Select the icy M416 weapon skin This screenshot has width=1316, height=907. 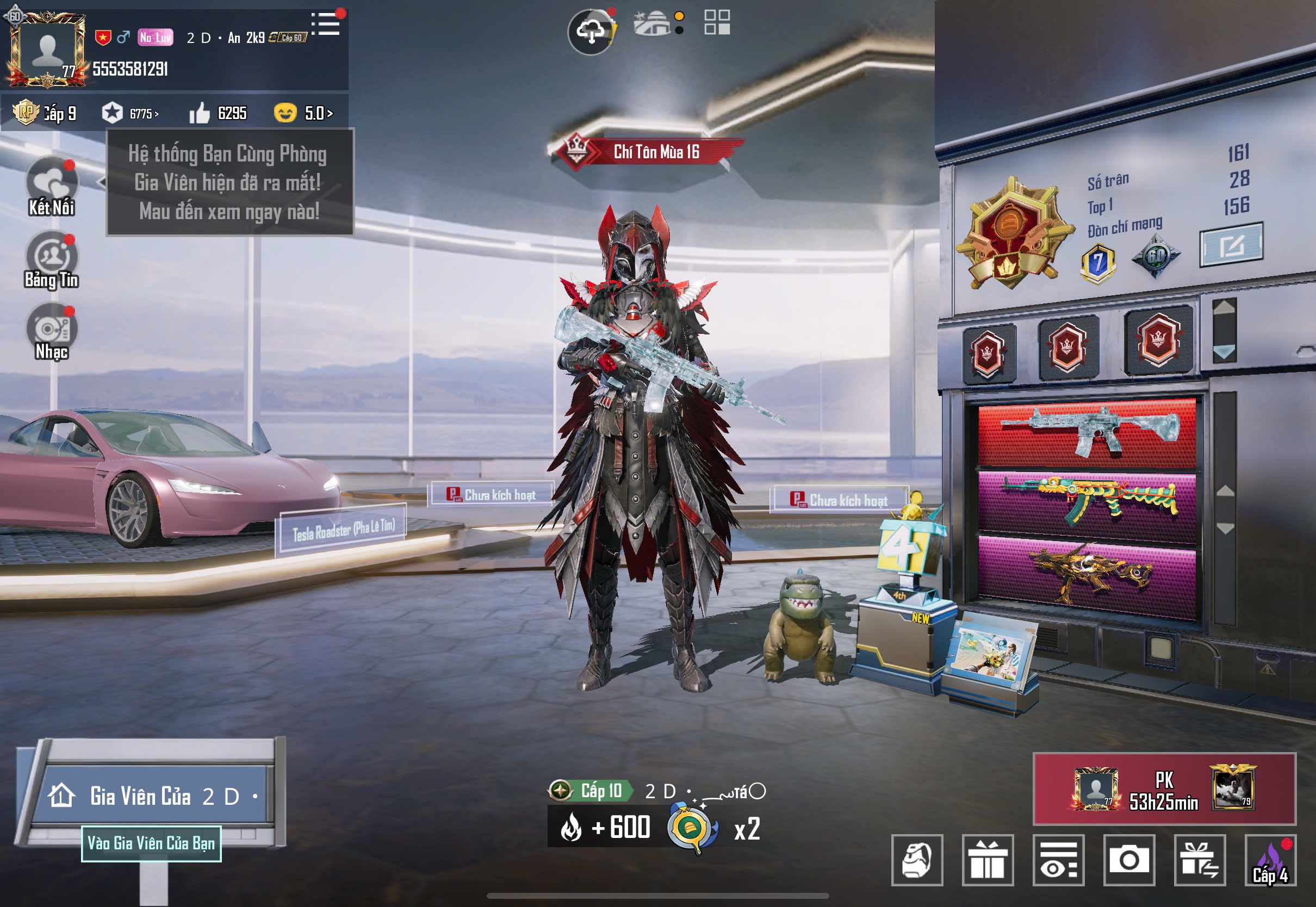point(1087,433)
